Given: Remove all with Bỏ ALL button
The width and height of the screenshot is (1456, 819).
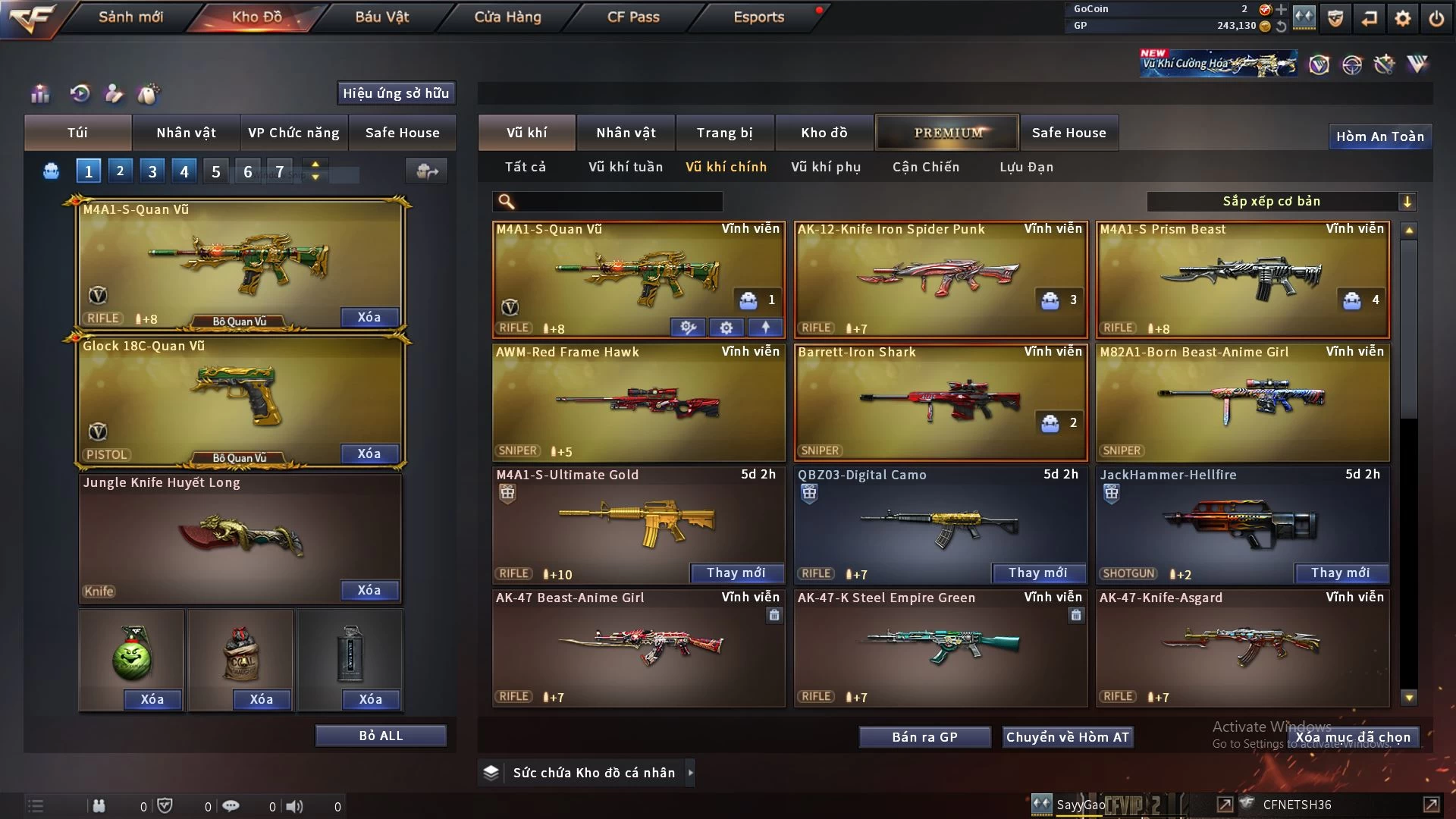Looking at the screenshot, I should click(381, 736).
